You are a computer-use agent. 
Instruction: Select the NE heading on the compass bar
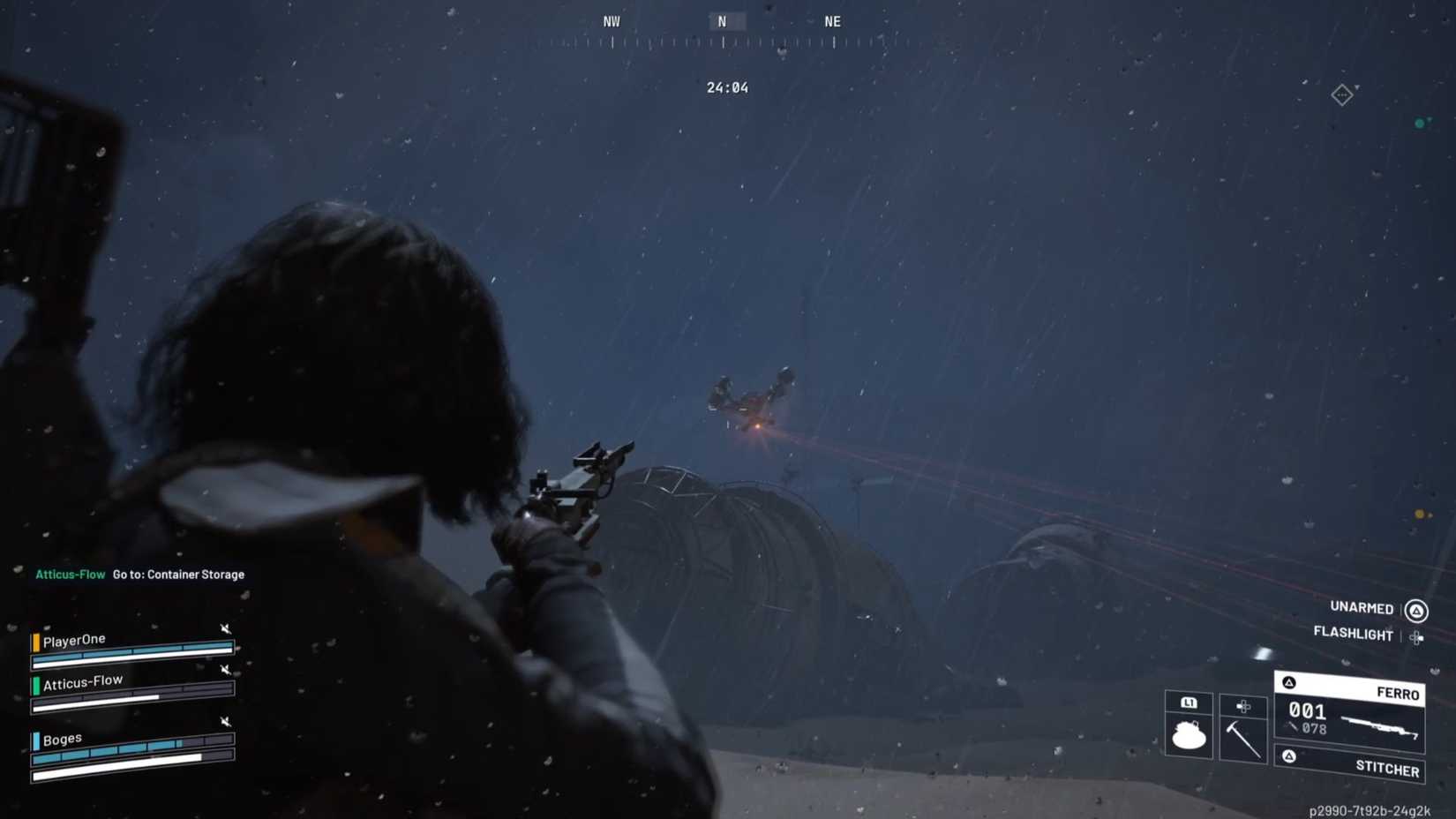coord(831,20)
